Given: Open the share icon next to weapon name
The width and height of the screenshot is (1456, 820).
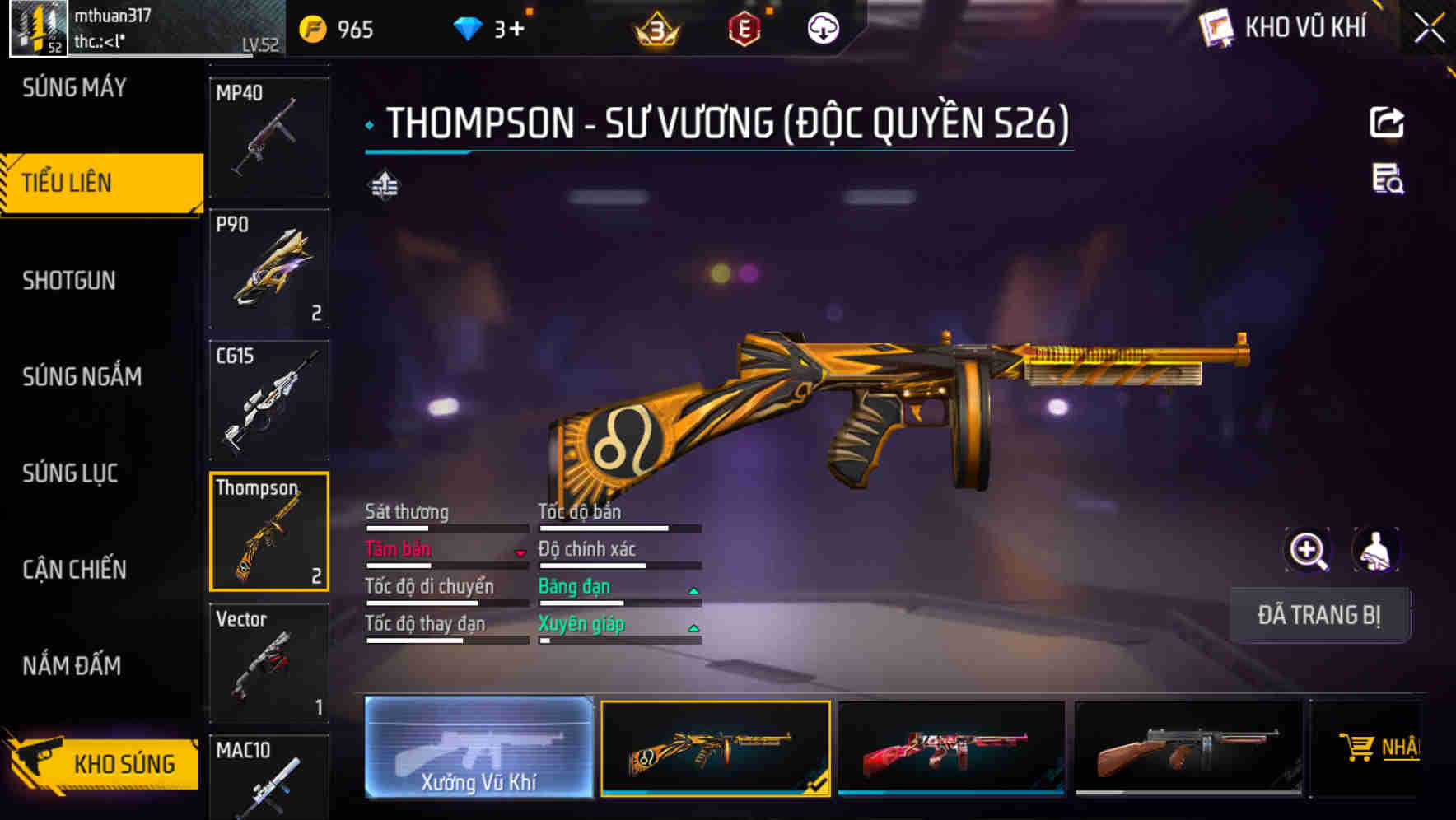Looking at the screenshot, I should (x=1388, y=122).
